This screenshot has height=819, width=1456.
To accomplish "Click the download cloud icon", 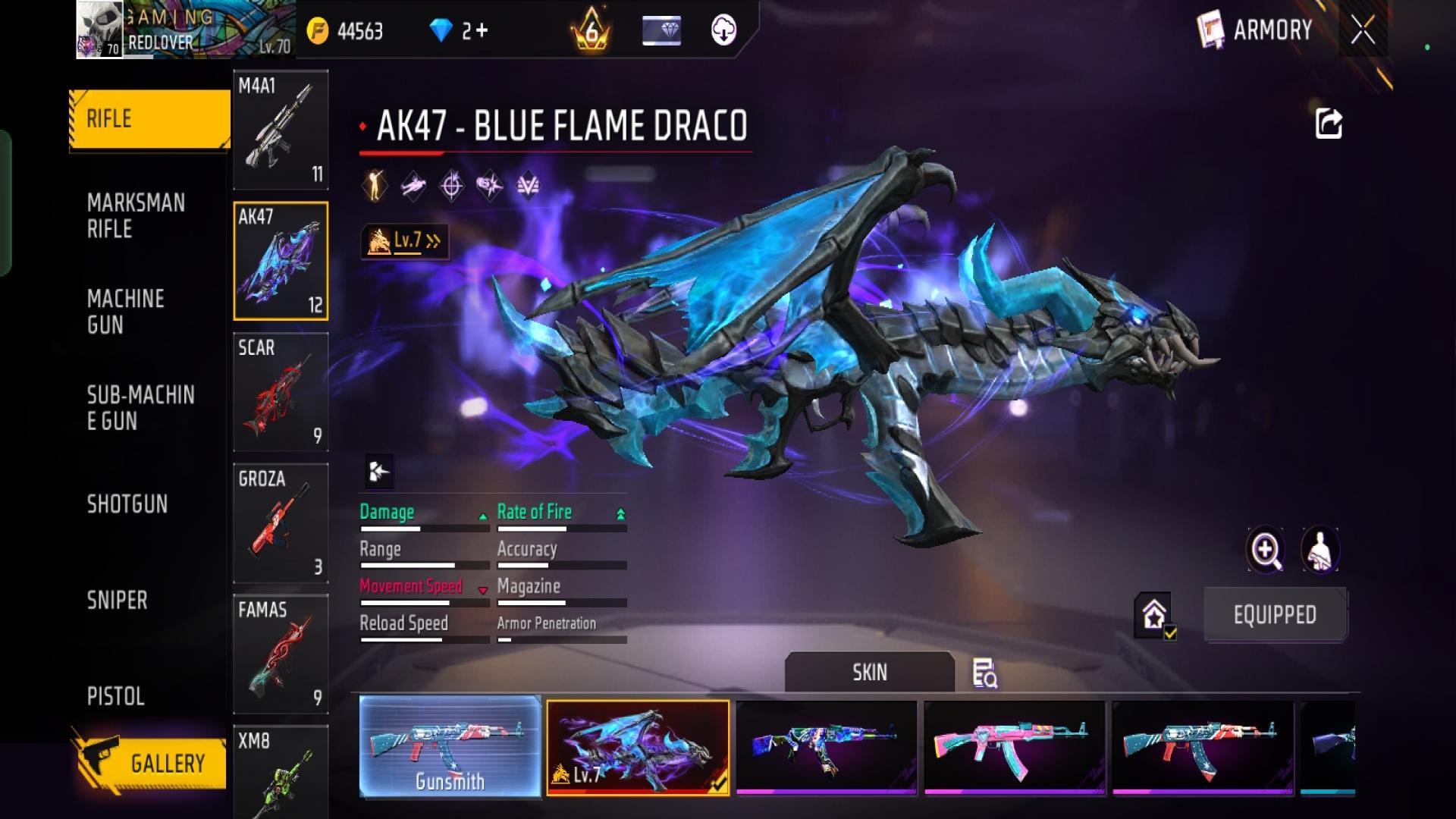I will click(724, 31).
